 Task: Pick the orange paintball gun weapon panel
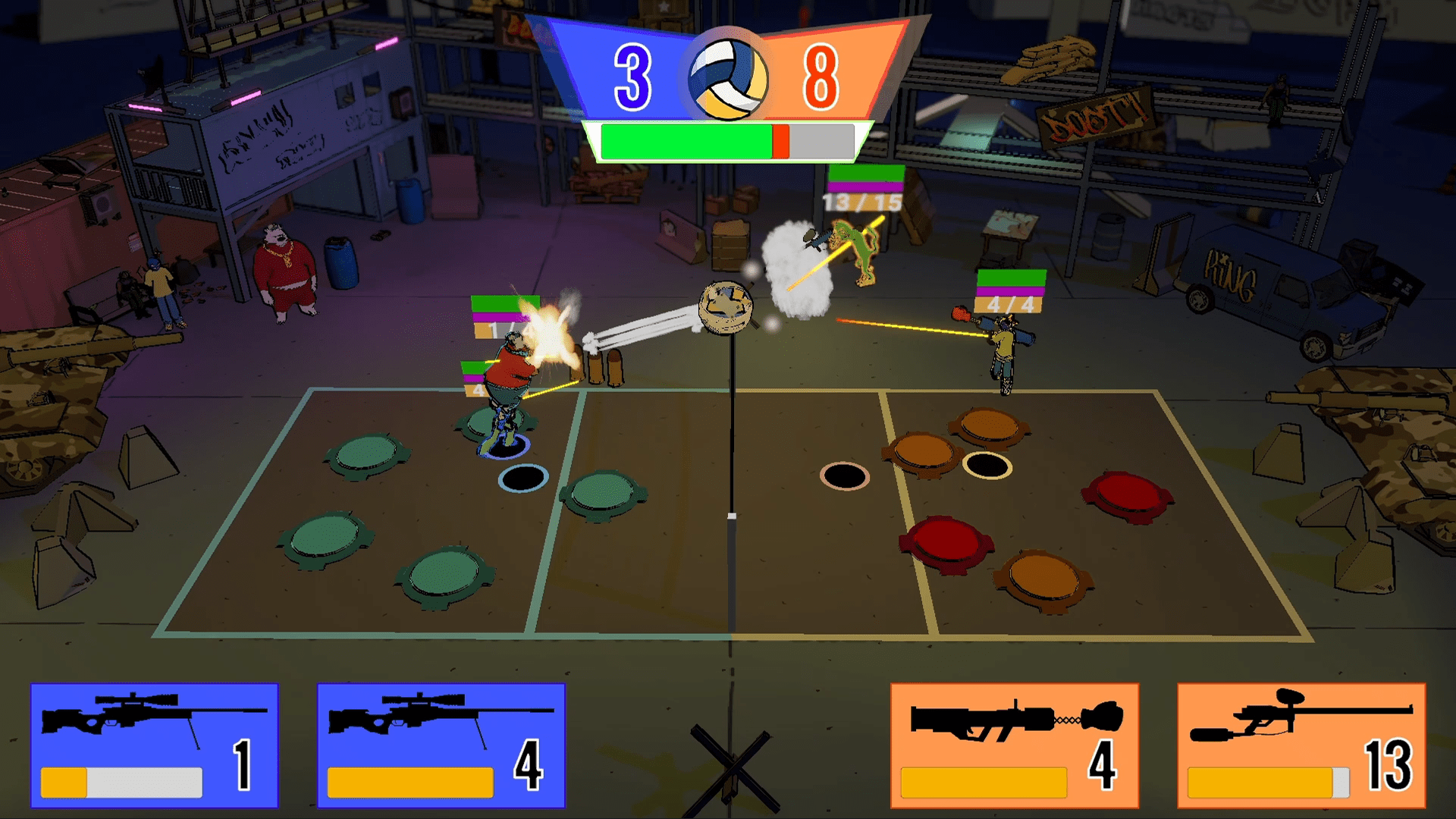click(x=1301, y=745)
